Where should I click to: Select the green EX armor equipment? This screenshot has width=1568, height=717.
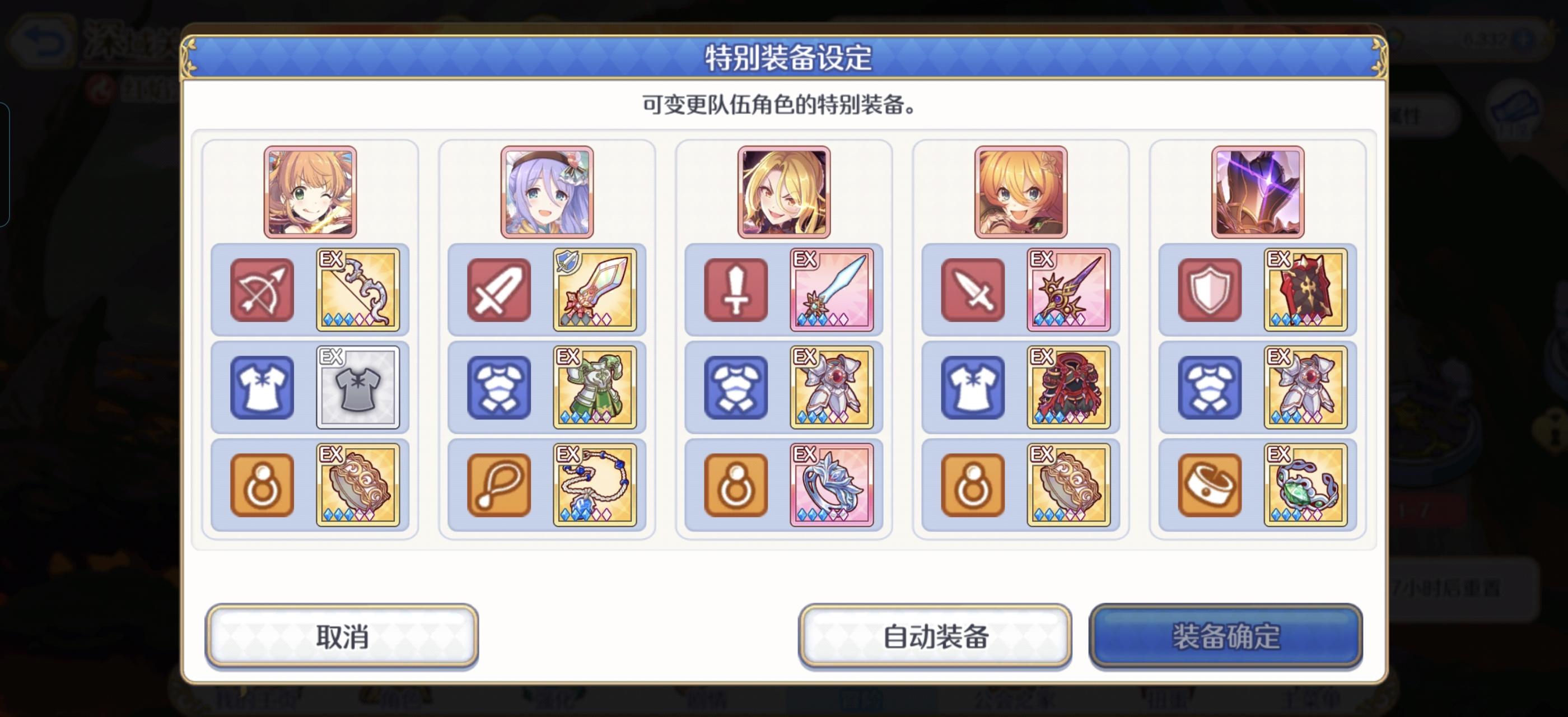pos(595,387)
